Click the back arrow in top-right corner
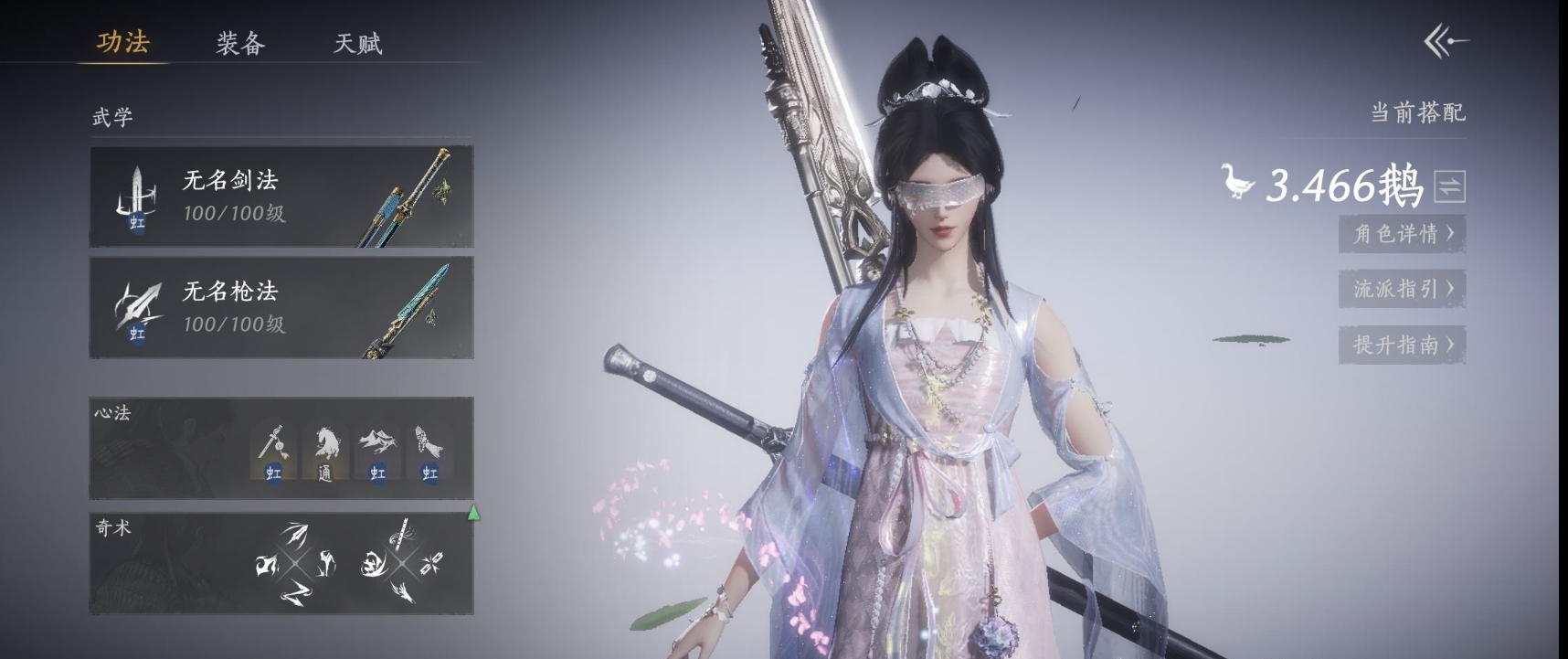Screen dimensions: 1568x659 tap(1446, 41)
